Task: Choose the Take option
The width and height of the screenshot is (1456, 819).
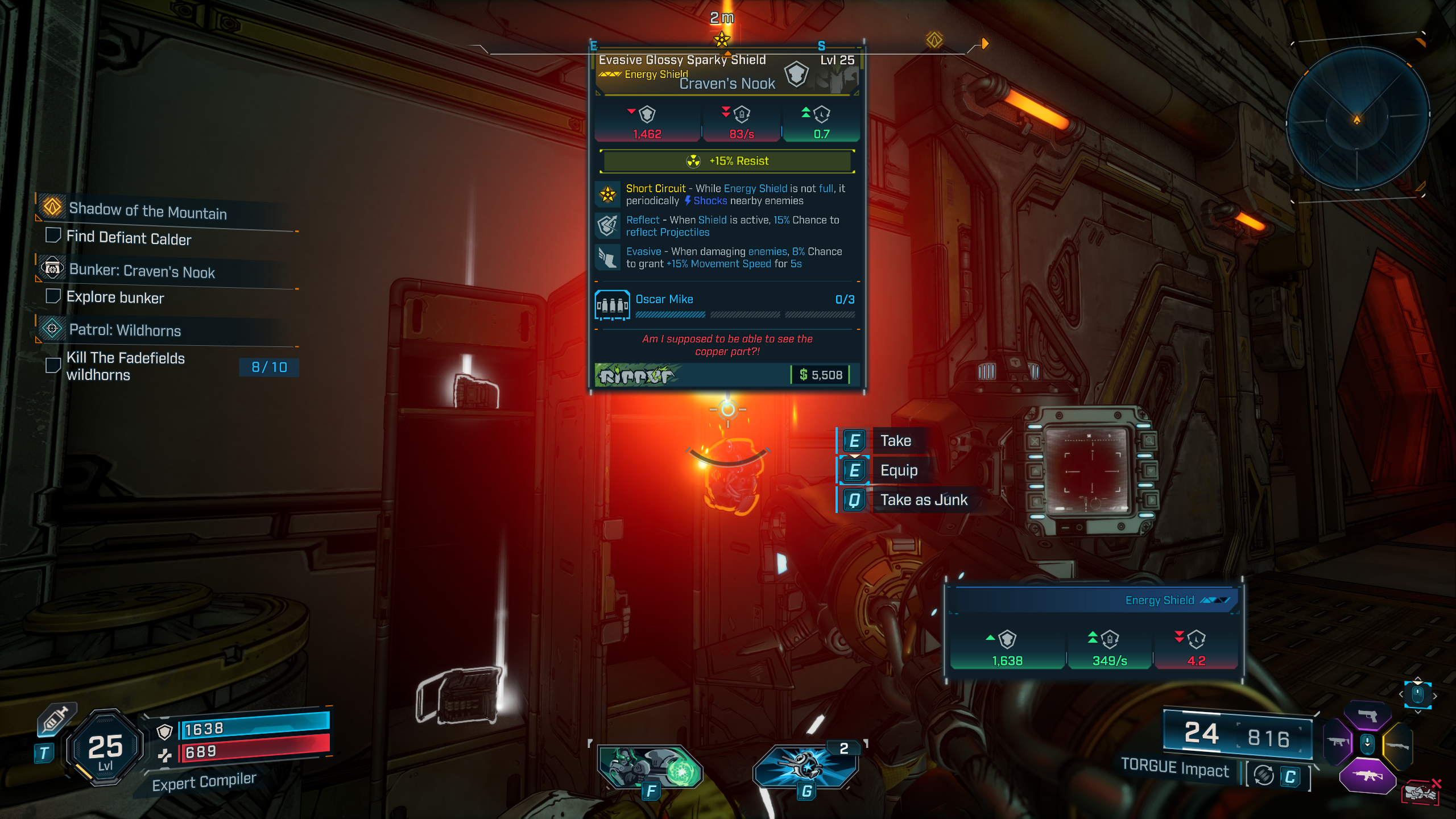Action: coord(895,441)
